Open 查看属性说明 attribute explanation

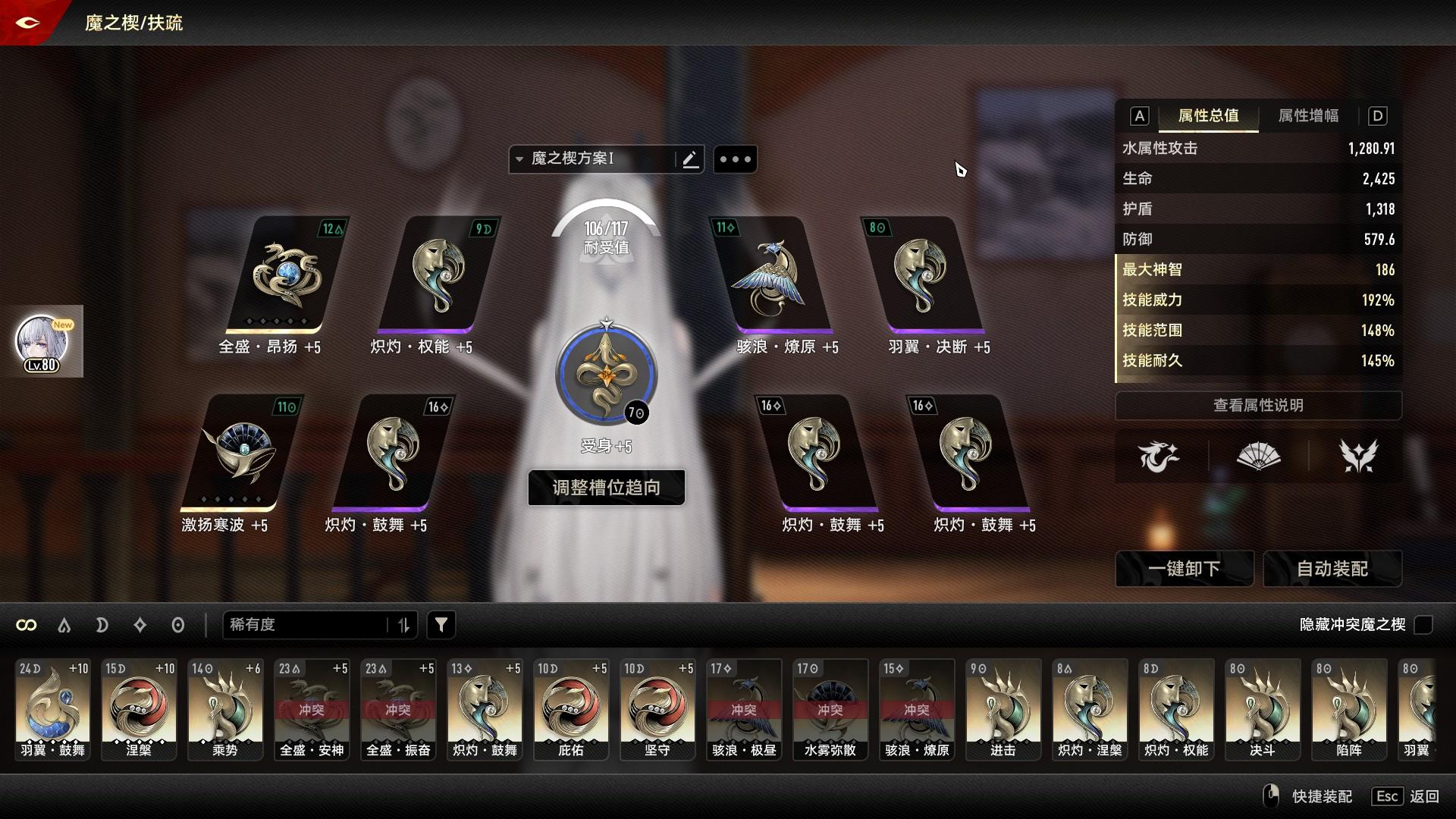click(x=1257, y=406)
